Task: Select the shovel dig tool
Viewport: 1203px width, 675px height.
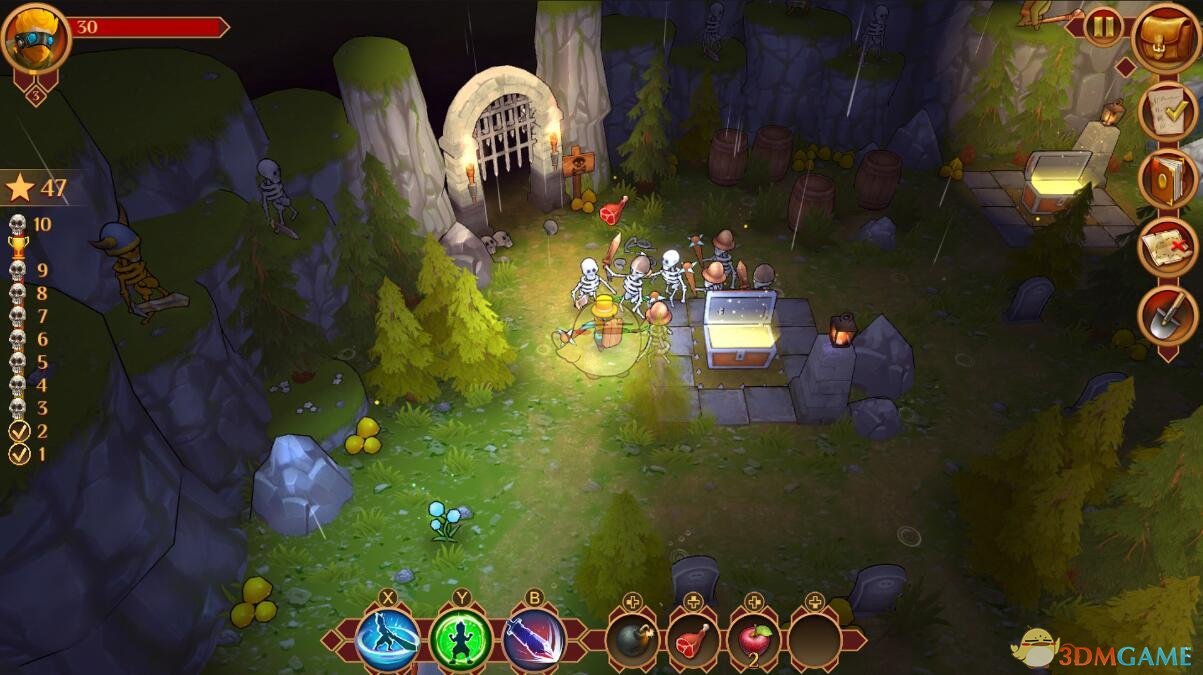Action: coord(1167,315)
